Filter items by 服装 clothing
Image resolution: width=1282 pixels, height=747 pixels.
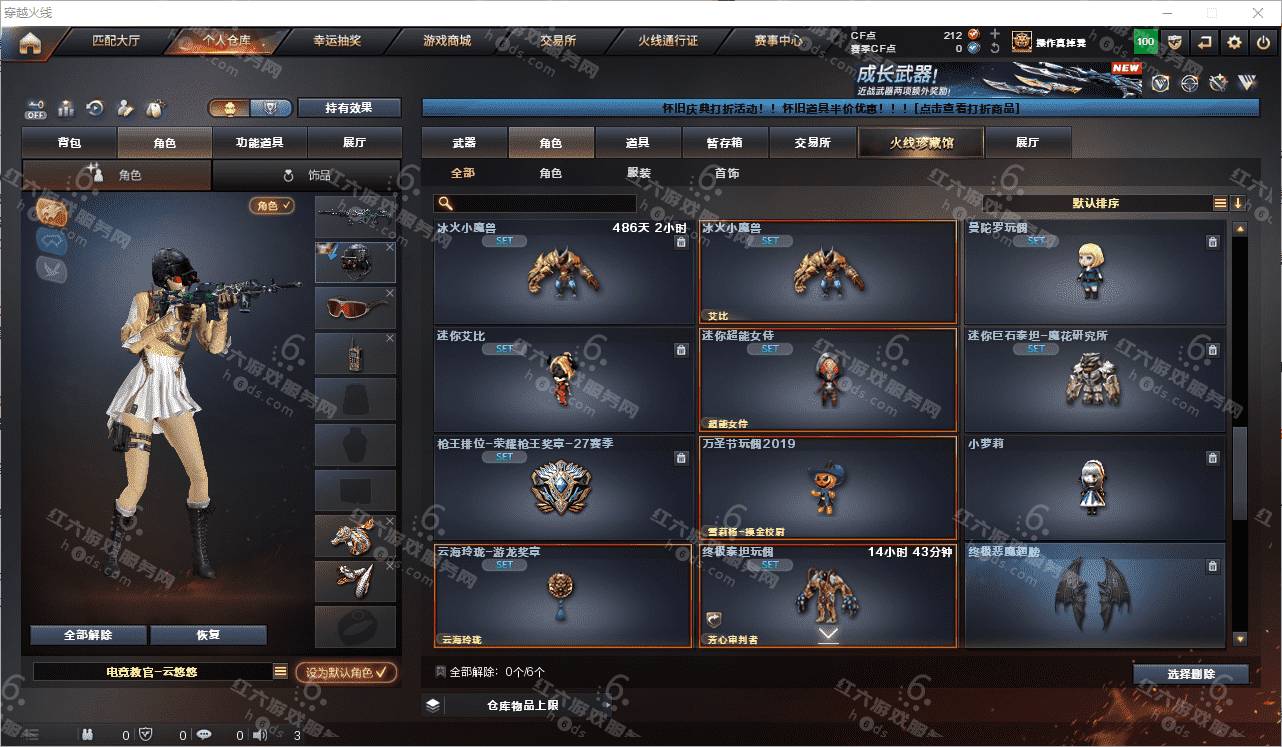point(639,173)
